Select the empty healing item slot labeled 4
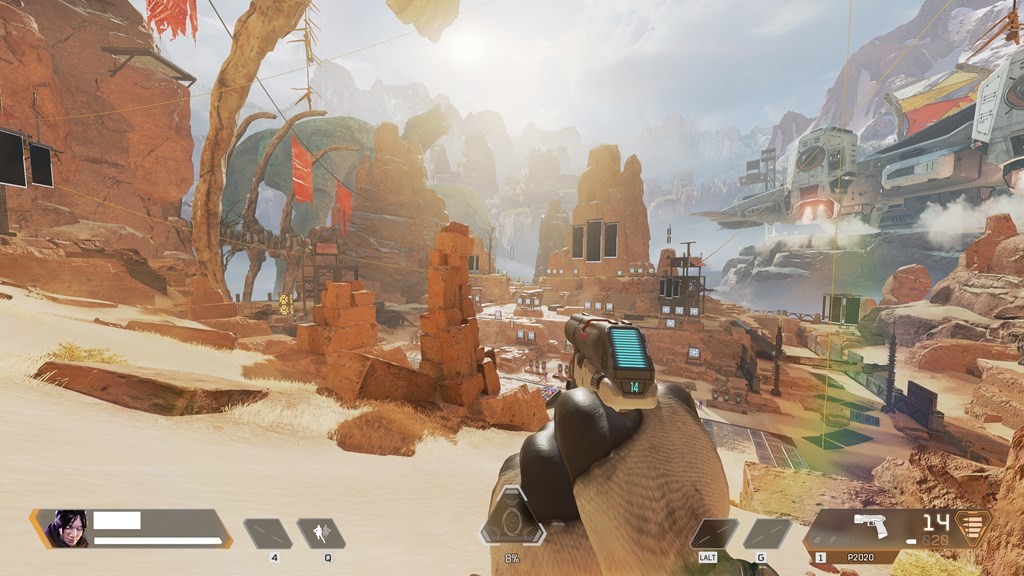The height and width of the screenshot is (576, 1024). pyautogui.click(x=268, y=533)
